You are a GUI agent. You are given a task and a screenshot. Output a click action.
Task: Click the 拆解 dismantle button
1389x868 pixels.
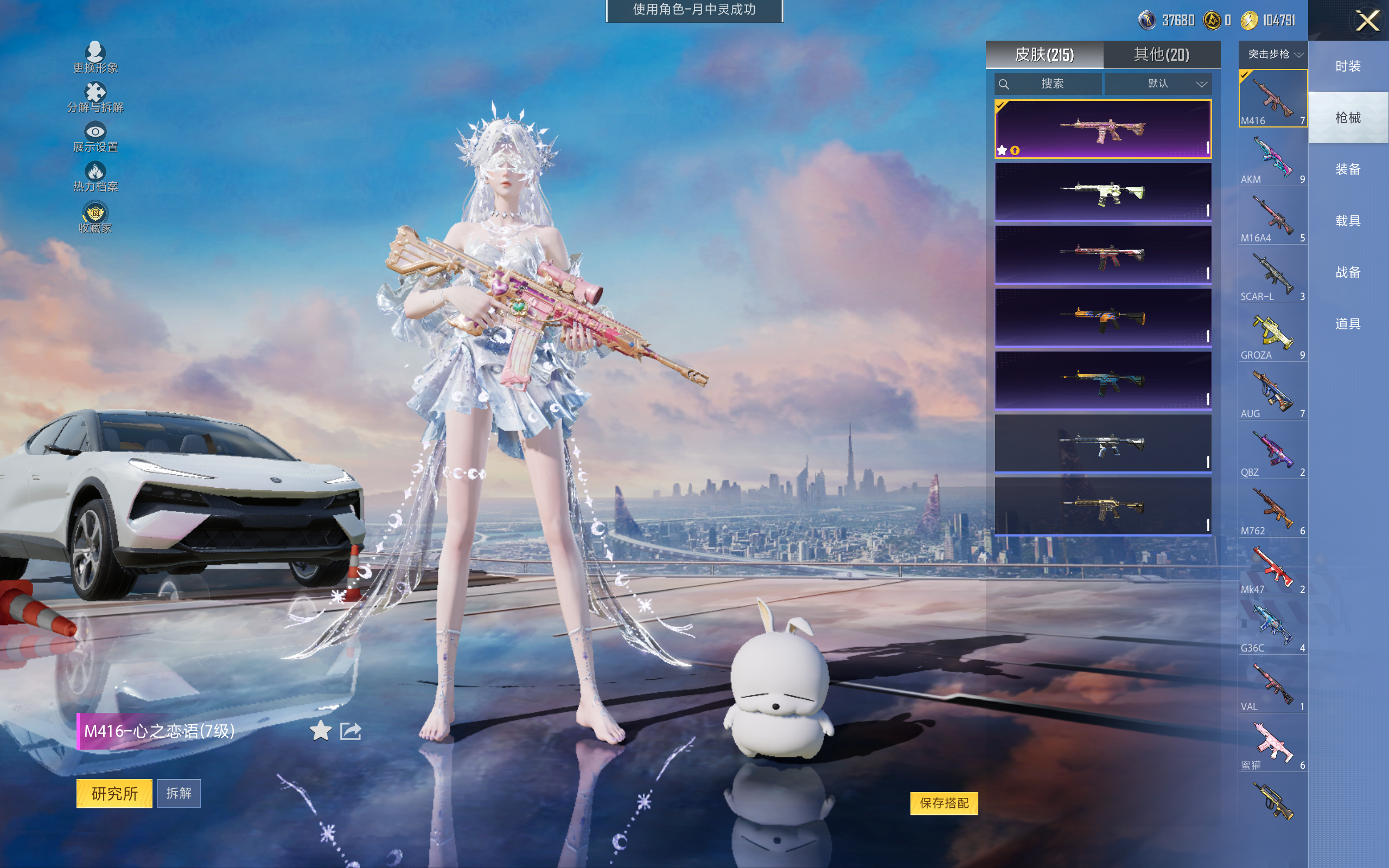(179, 793)
